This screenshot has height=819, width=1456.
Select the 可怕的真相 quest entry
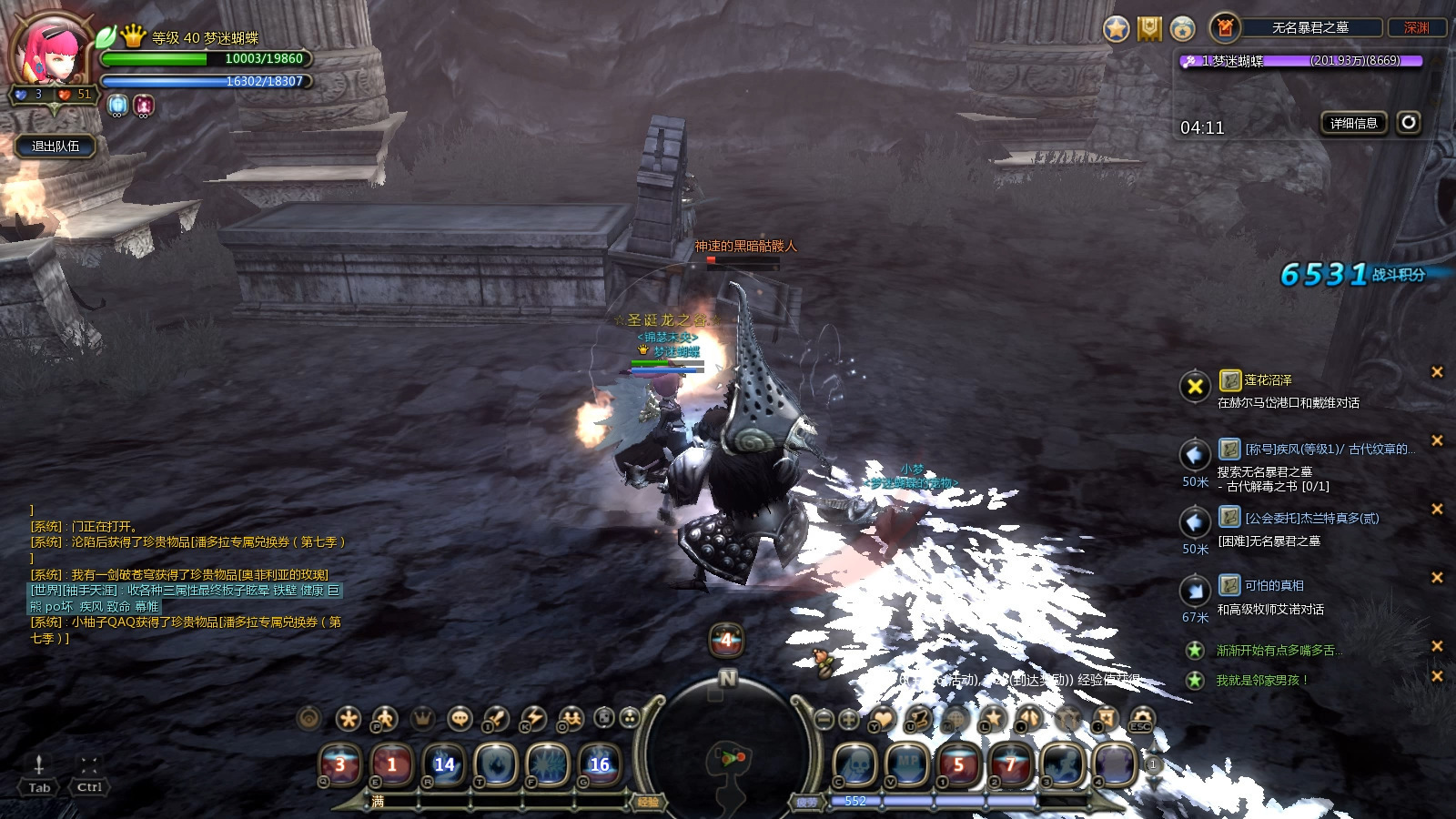[1274, 585]
